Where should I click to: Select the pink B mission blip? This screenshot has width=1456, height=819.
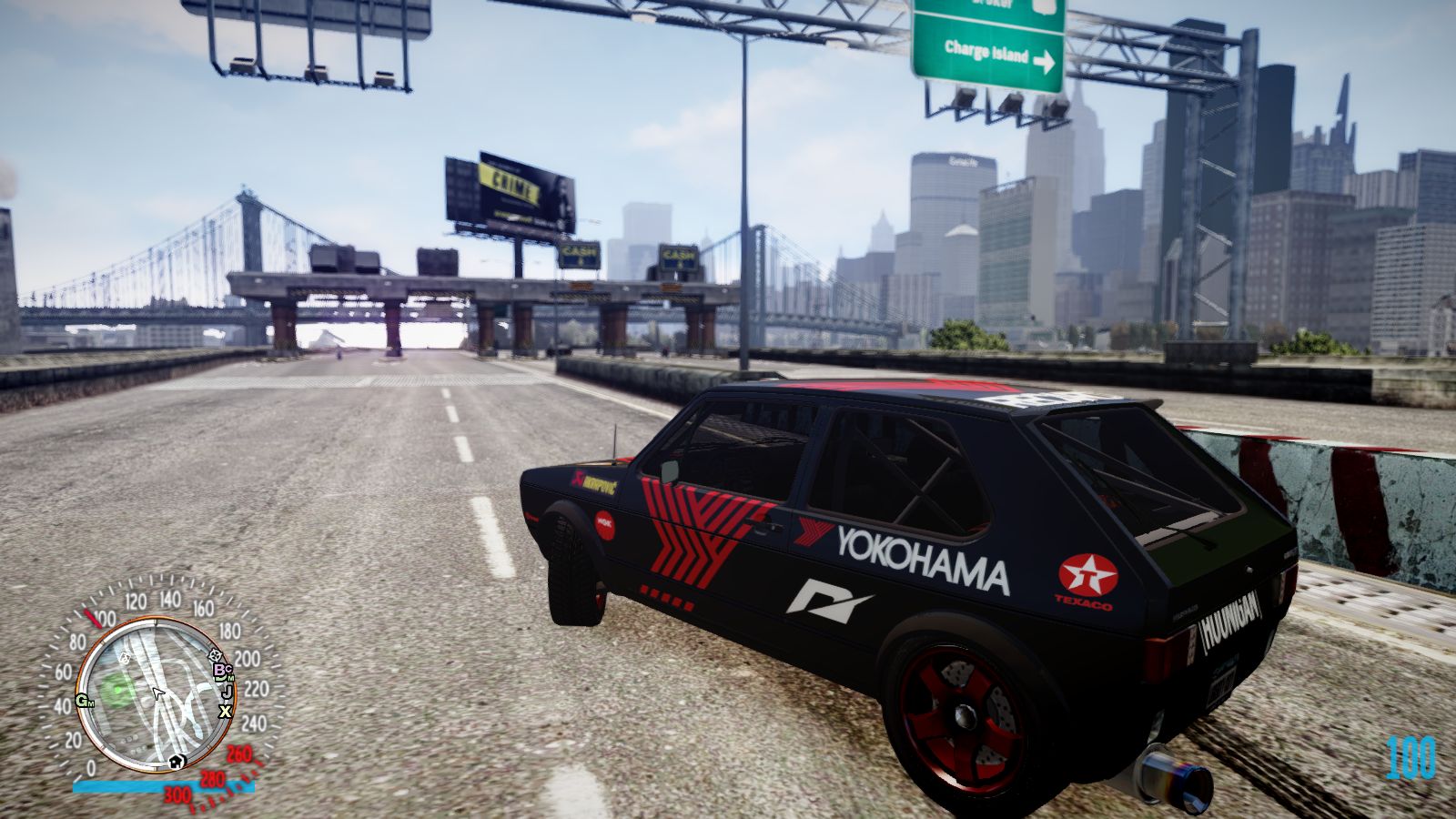[218, 671]
